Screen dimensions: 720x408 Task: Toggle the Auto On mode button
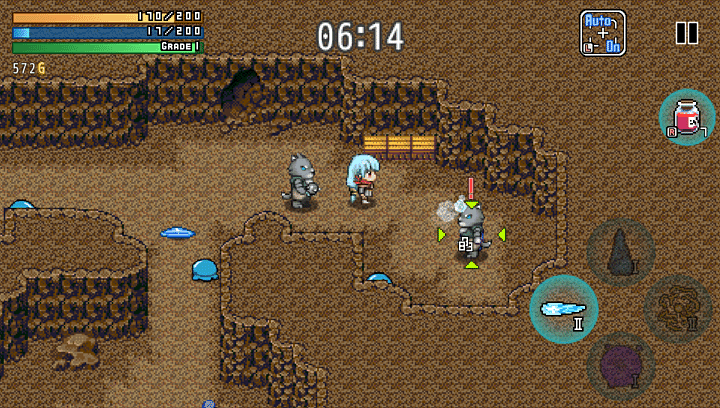coord(603,33)
